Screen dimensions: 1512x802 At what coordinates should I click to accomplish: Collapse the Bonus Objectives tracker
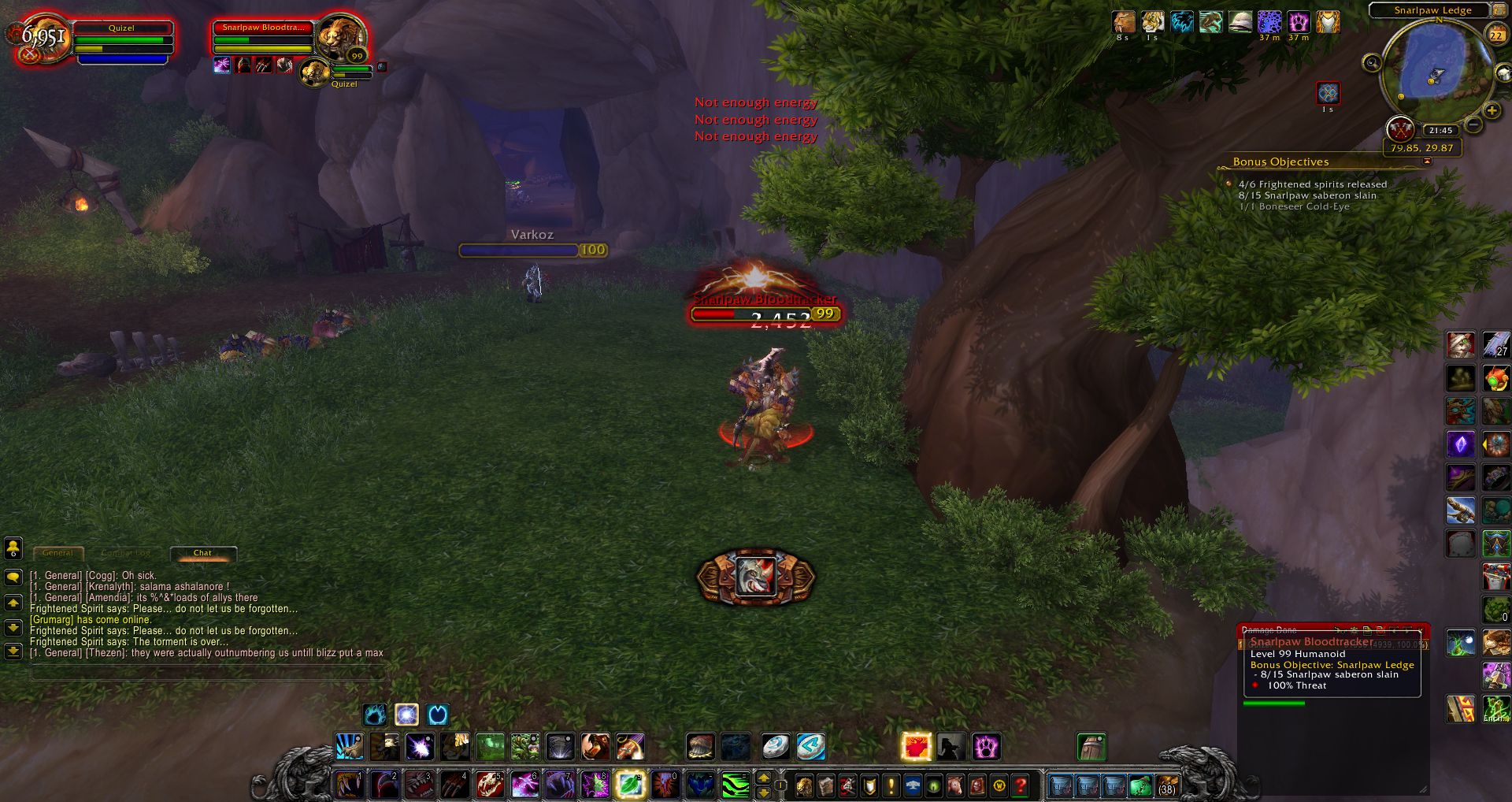[1427, 162]
